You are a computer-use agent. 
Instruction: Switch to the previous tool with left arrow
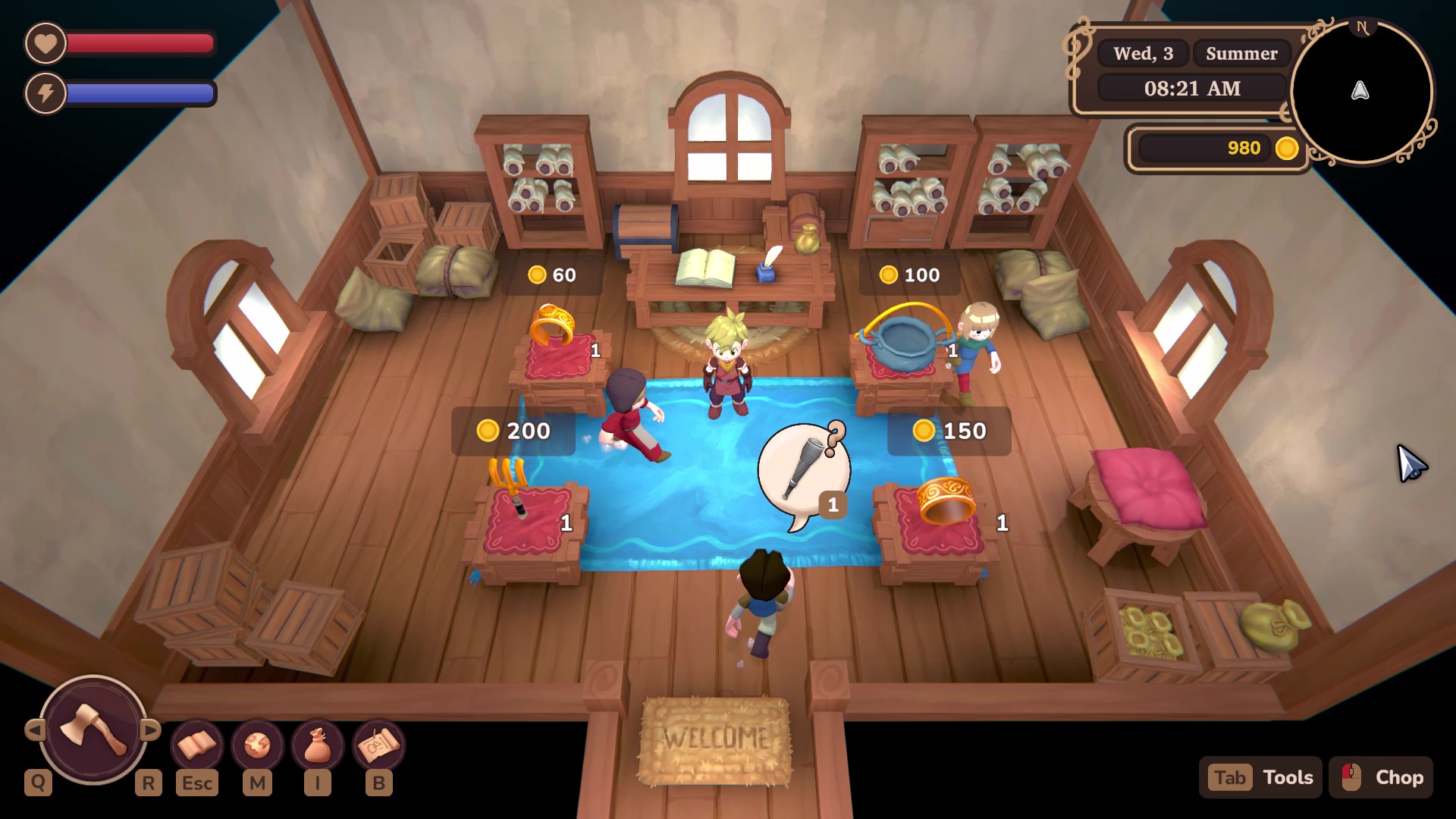pos(34,730)
